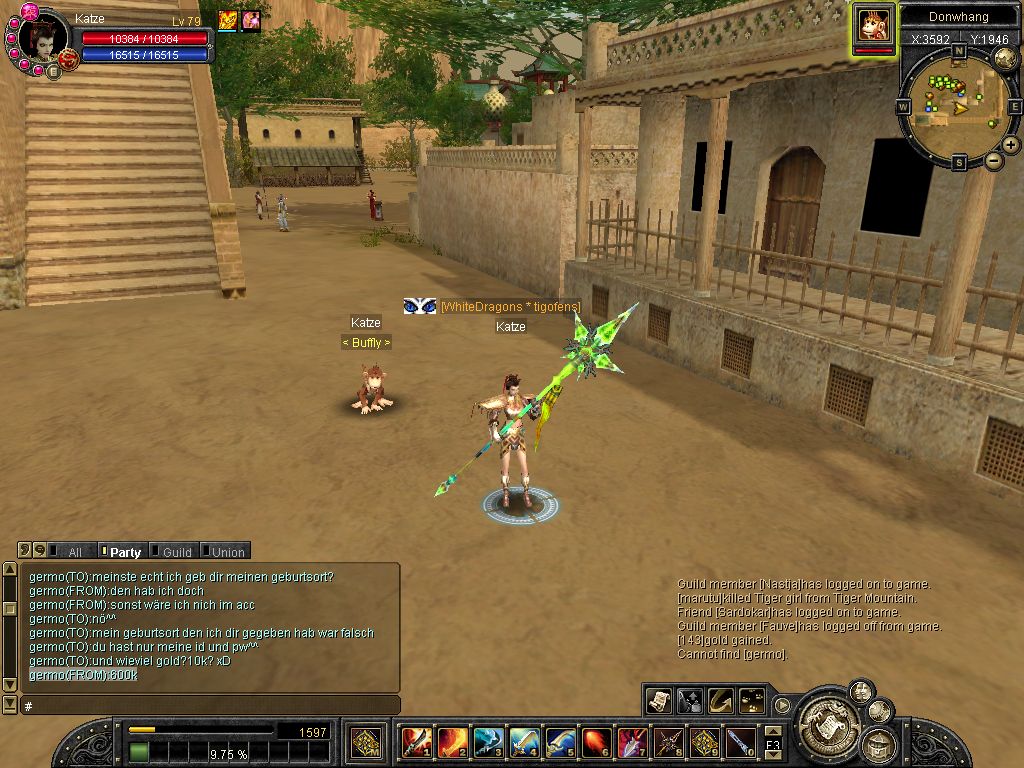
Task: Zoom out the minimap with the minus button
Action: (993, 160)
